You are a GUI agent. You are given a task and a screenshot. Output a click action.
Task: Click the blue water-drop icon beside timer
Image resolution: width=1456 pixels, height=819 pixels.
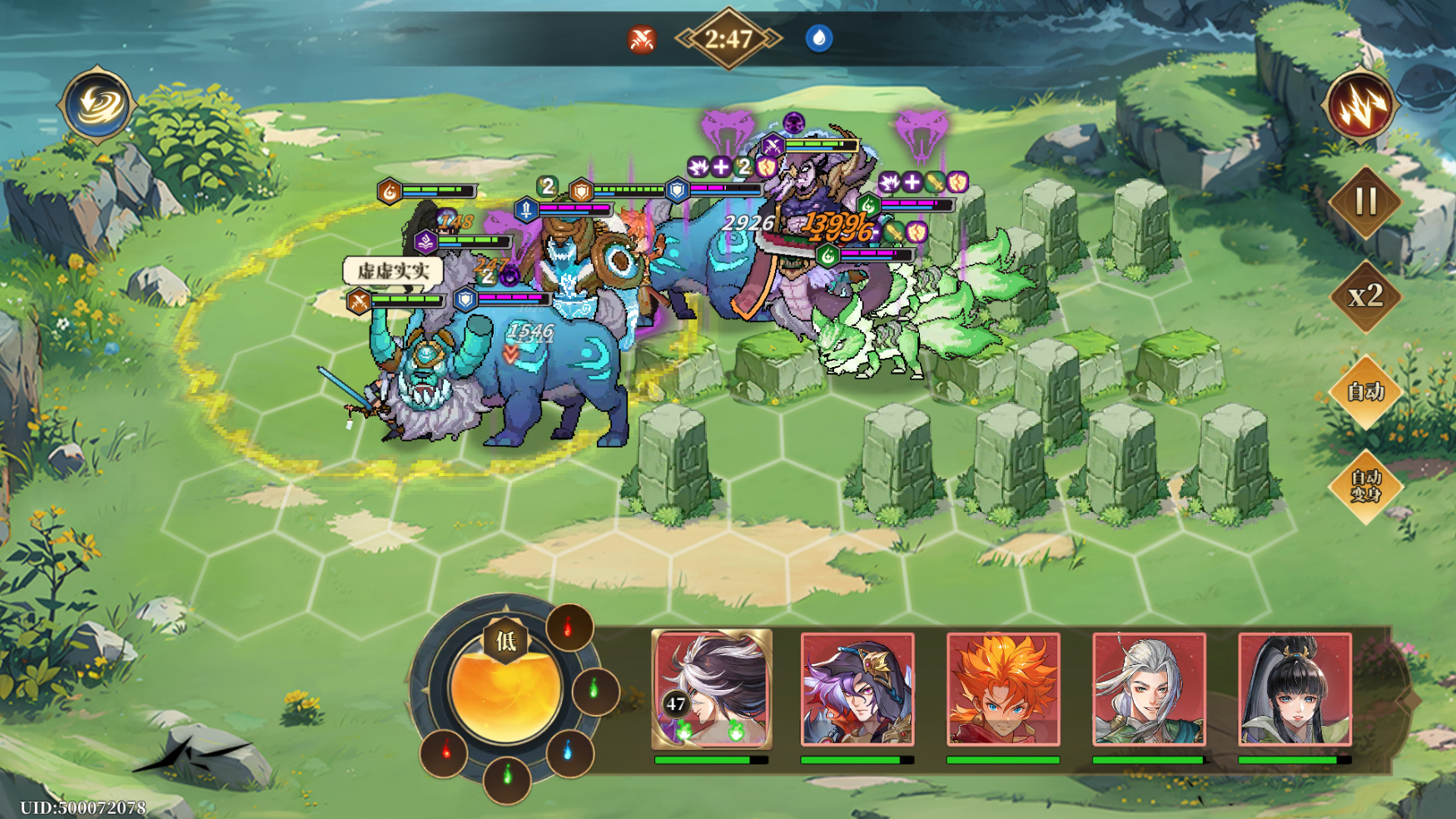coord(819,38)
